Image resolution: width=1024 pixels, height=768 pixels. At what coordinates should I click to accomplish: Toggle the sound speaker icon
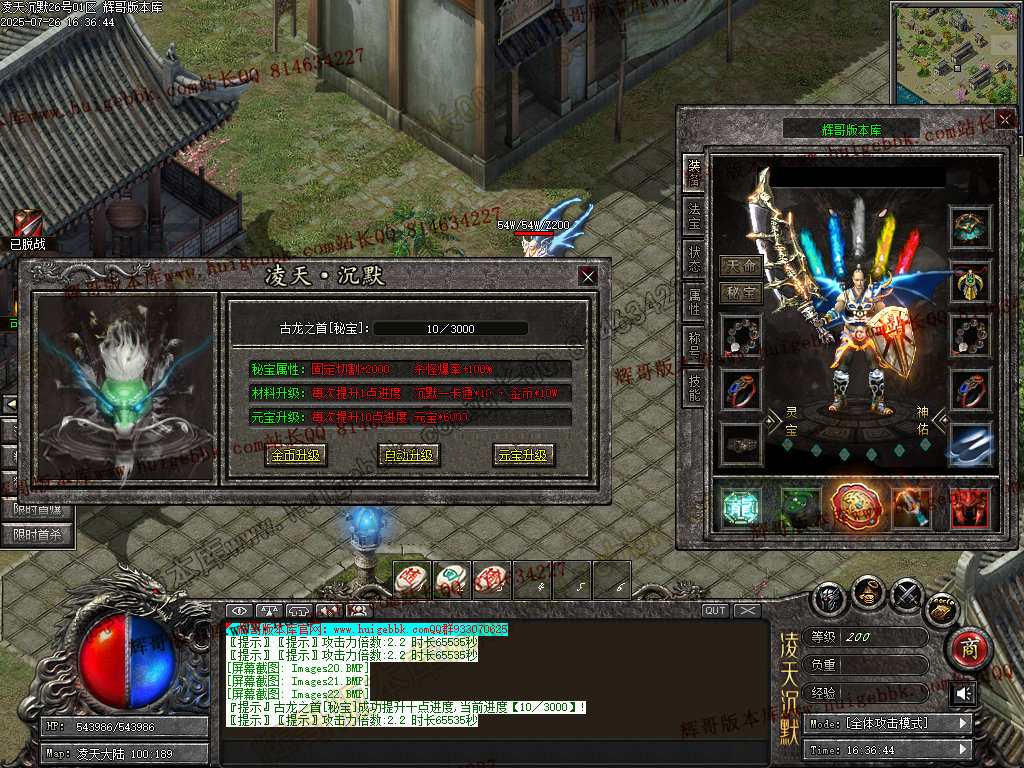(964, 693)
